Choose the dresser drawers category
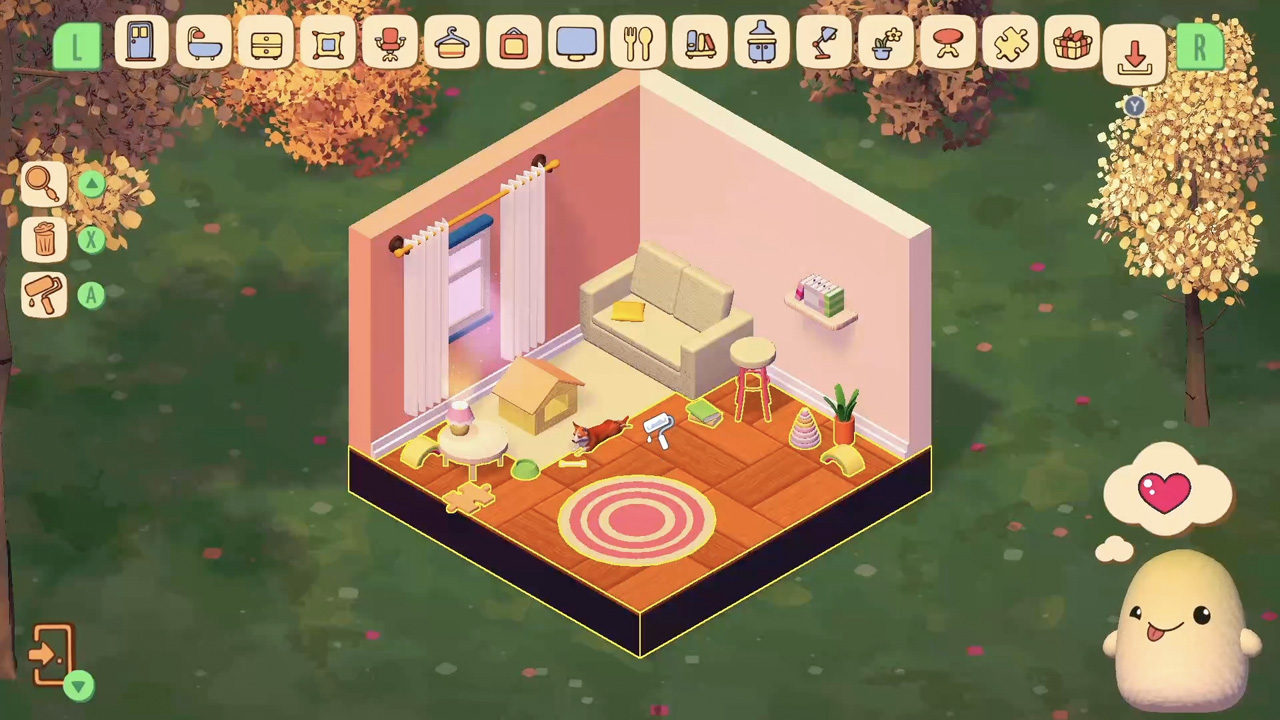This screenshot has height=720, width=1280. point(266,43)
